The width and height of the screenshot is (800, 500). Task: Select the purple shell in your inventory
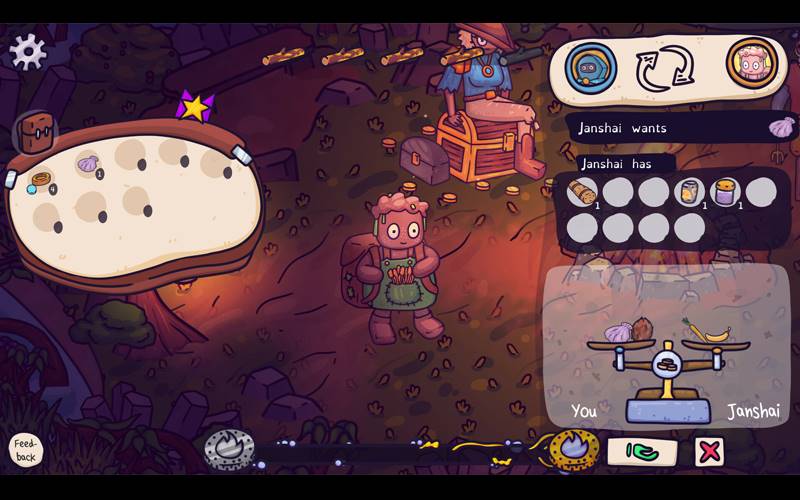89,163
